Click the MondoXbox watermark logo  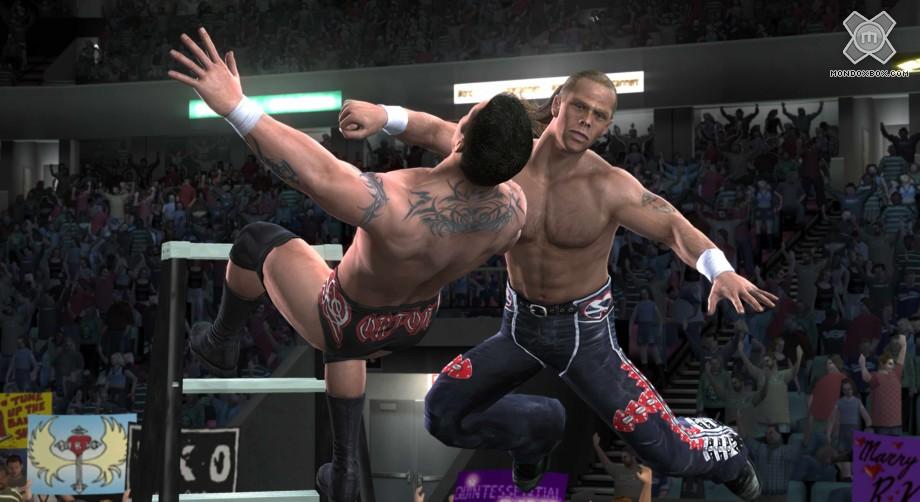tap(868, 39)
